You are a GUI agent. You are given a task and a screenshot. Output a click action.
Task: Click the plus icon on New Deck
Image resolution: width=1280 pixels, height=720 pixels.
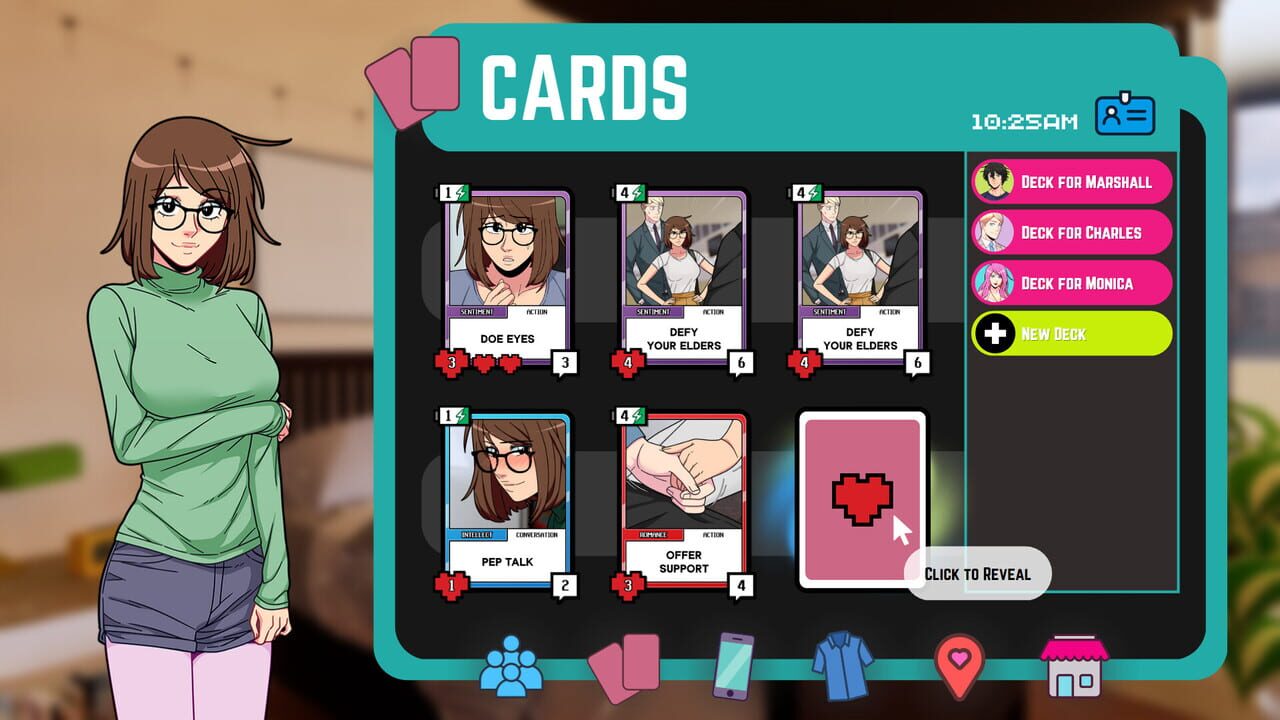995,333
